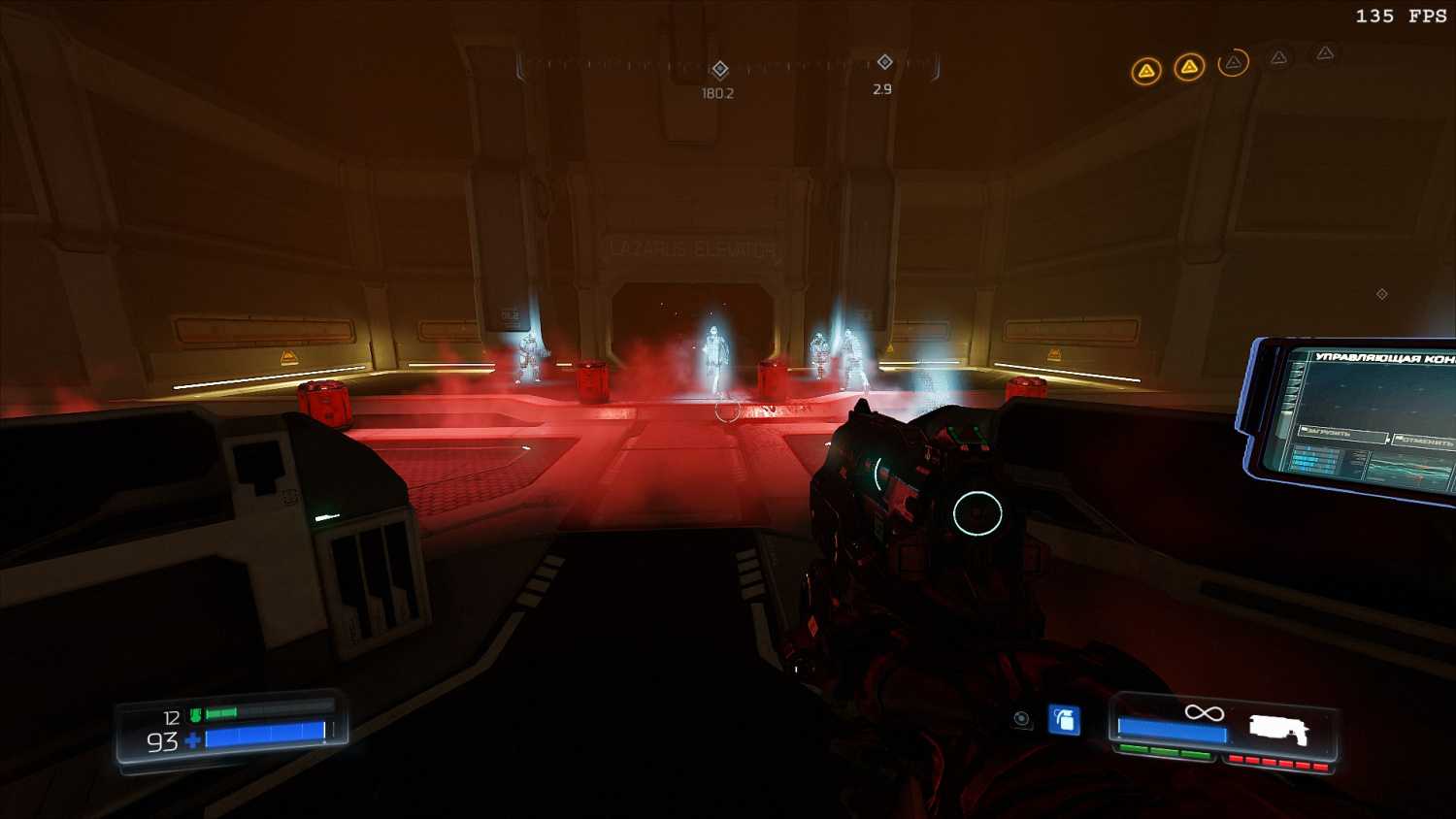
Task: Select the compass marker labeled 180.2
Action: tap(720, 69)
